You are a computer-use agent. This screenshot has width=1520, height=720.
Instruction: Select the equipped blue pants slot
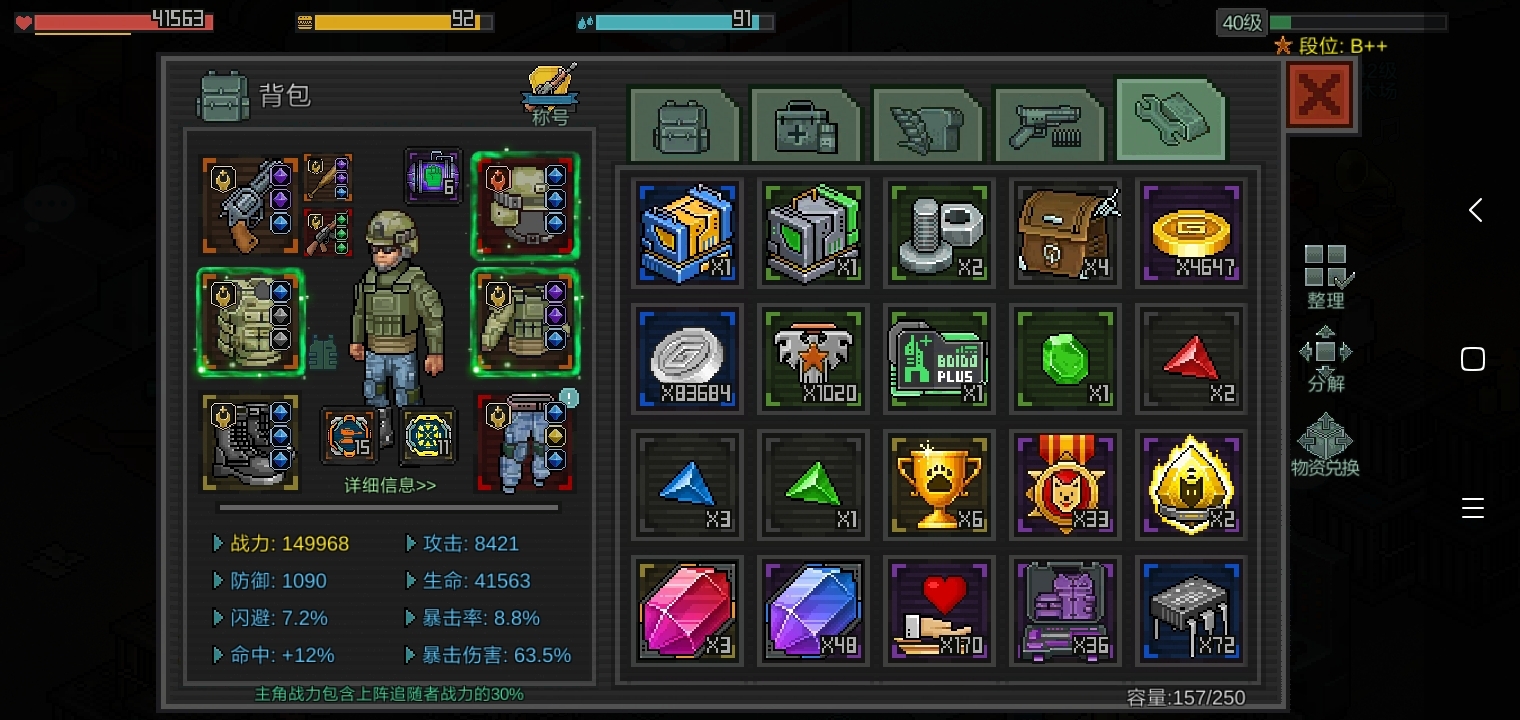click(525, 442)
